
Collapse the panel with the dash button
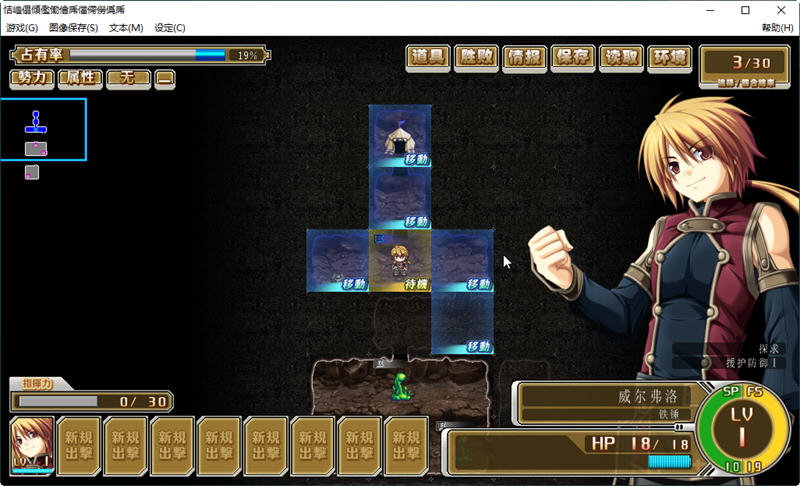(x=165, y=77)
